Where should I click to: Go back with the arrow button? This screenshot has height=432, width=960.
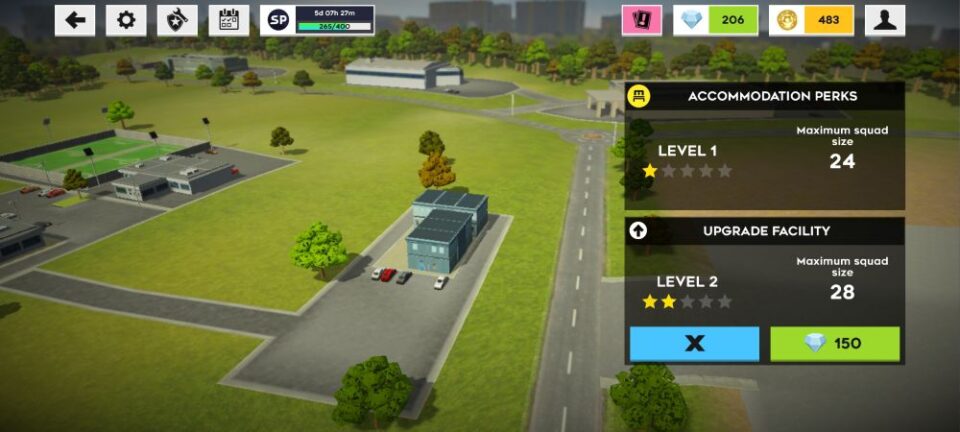click(75, 20)
